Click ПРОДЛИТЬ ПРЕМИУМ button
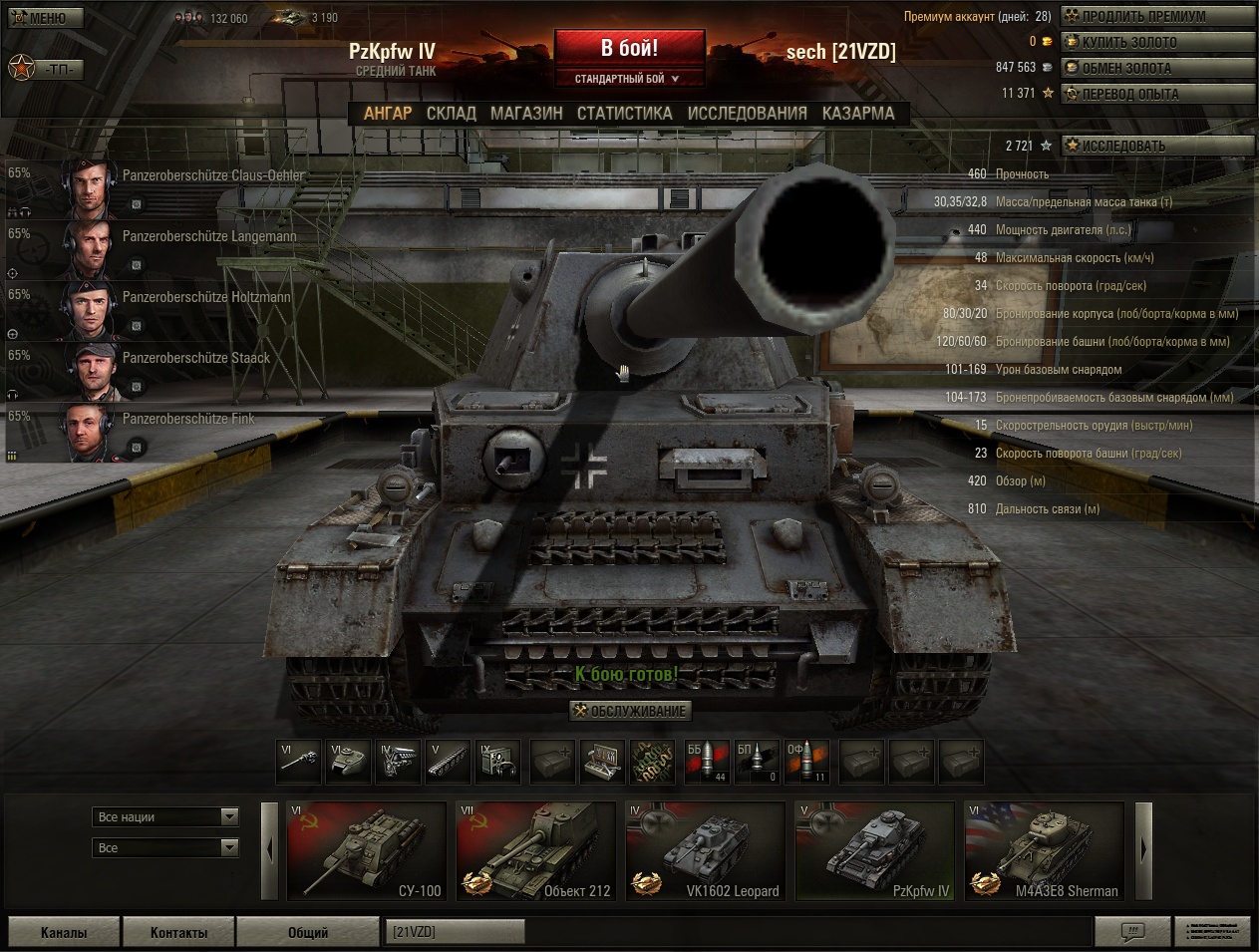The height and width of the screenshot is (952, 1259). [1156, 16]
